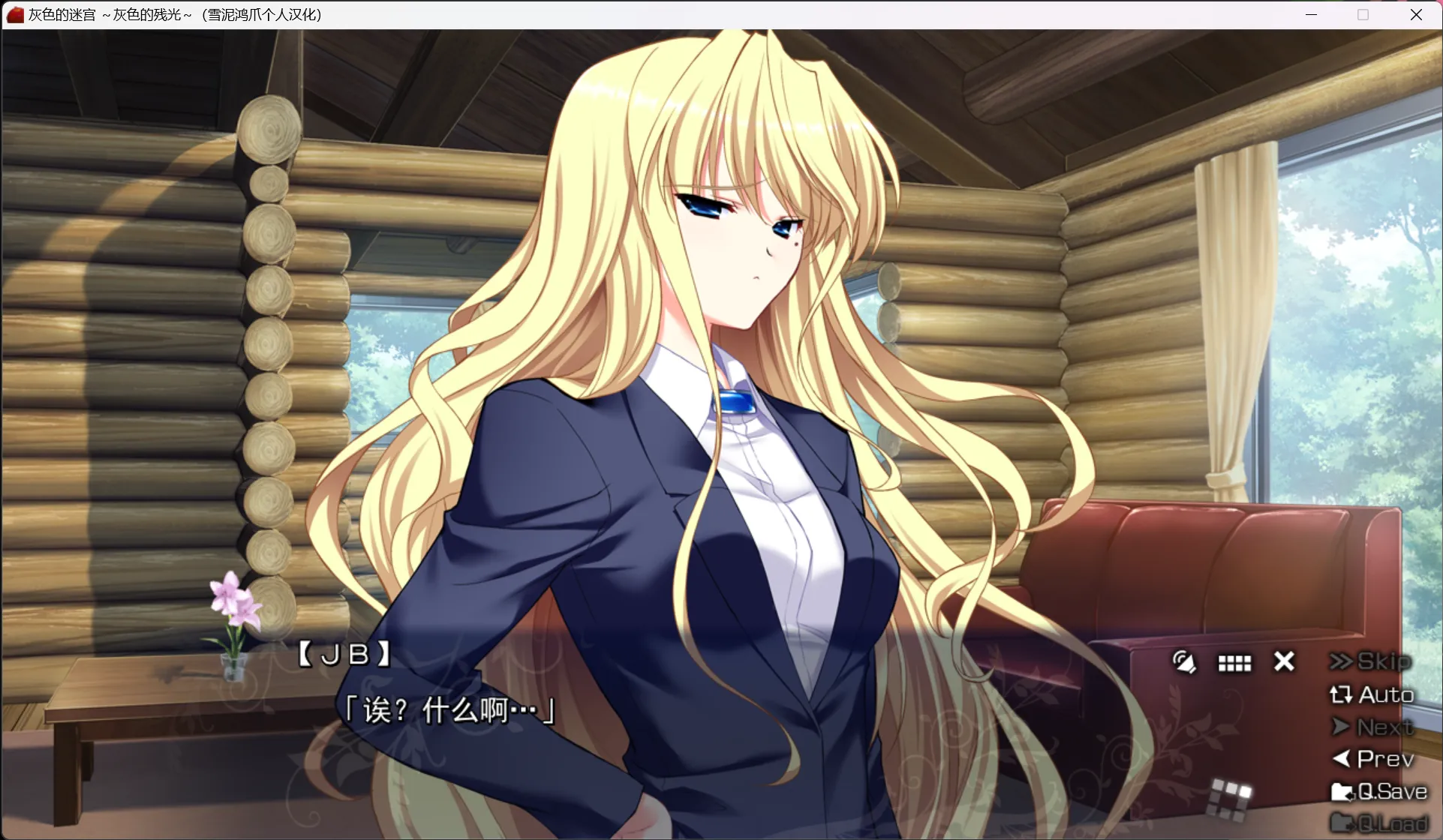1443x840 pixels.
Task: Minimize the game window
Action: coord(1312,14)
